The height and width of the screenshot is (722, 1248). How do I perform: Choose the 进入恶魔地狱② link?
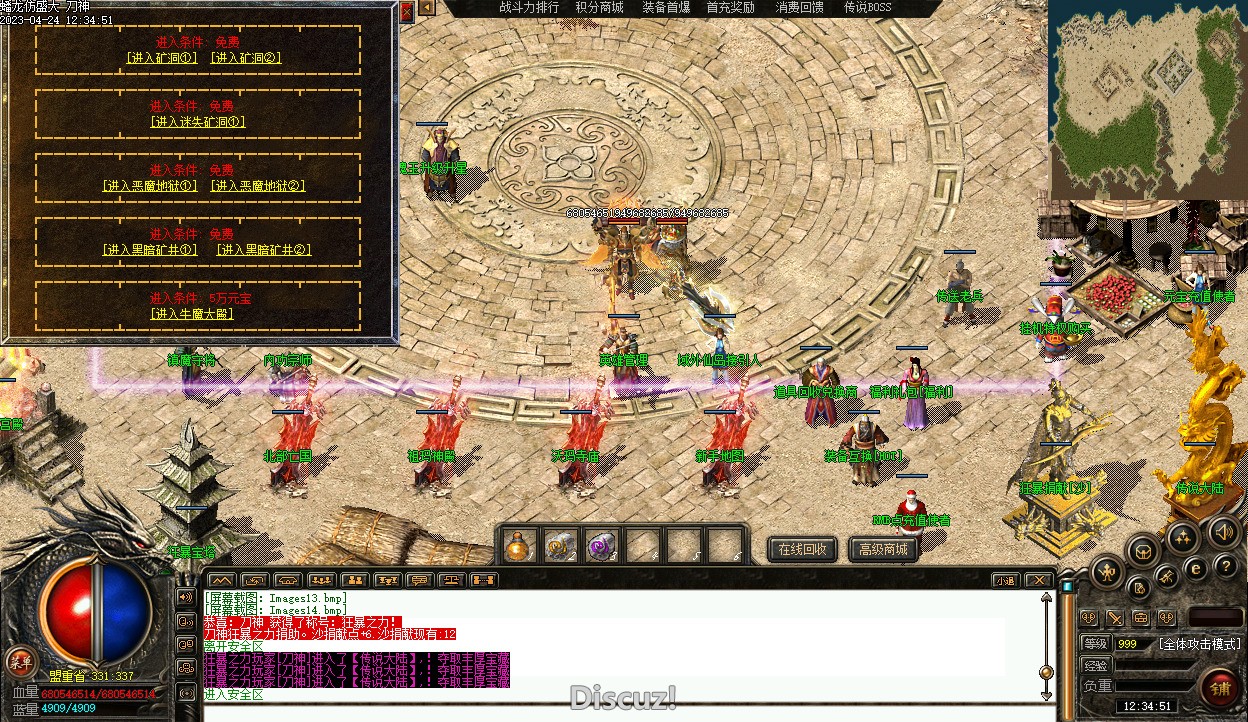[258, 186]
